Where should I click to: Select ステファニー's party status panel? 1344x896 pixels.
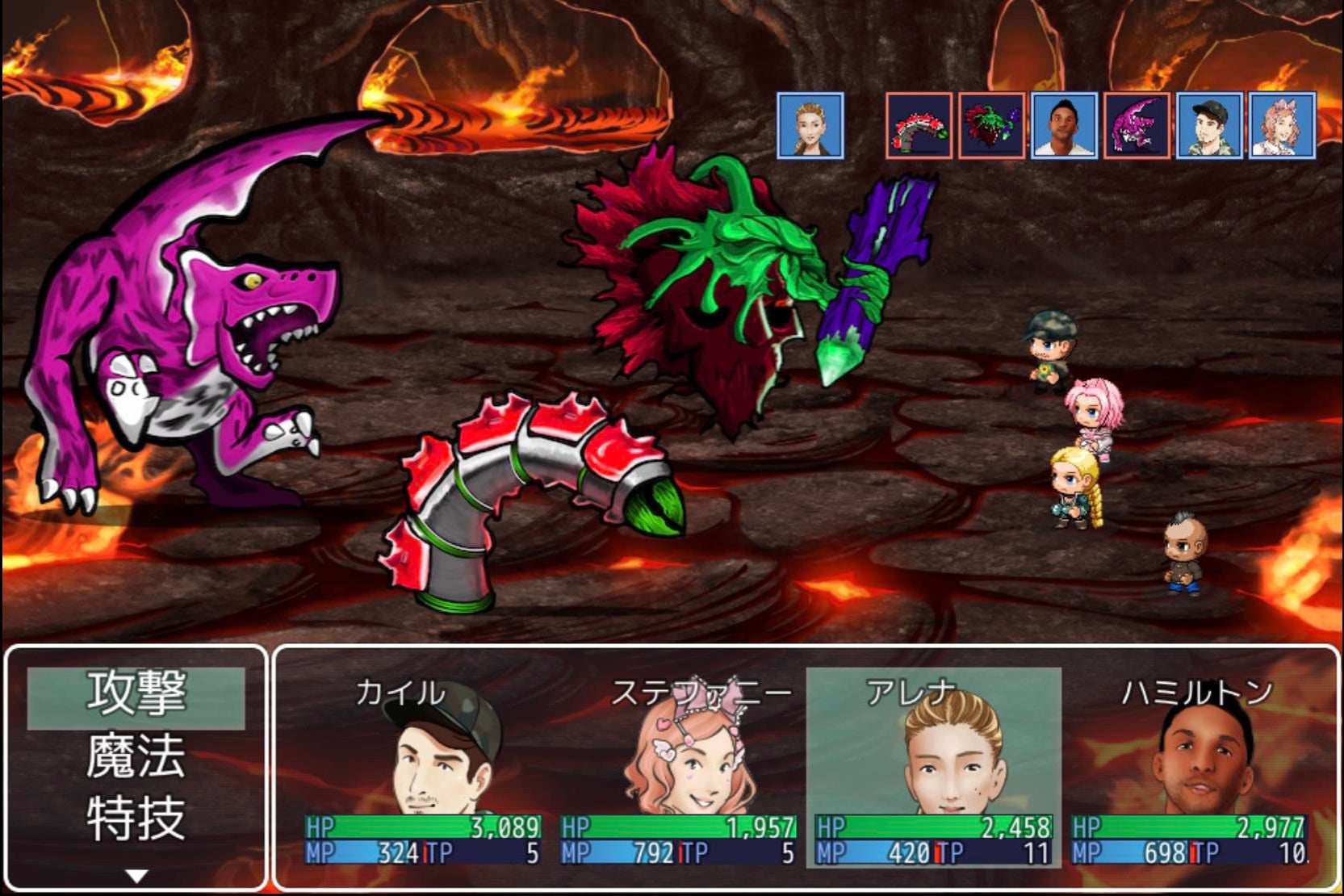678,768
